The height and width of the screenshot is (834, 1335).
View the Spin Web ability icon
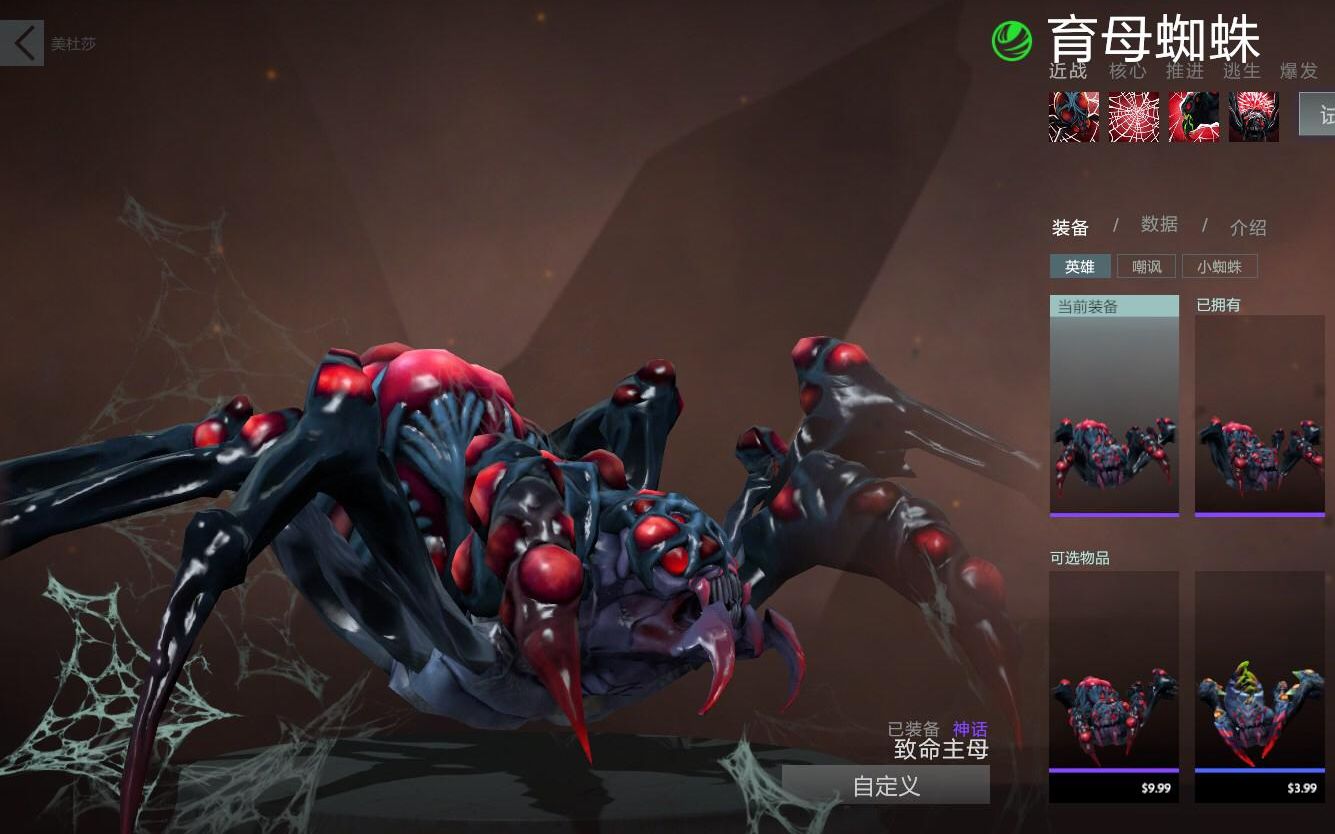(1134, 117)
